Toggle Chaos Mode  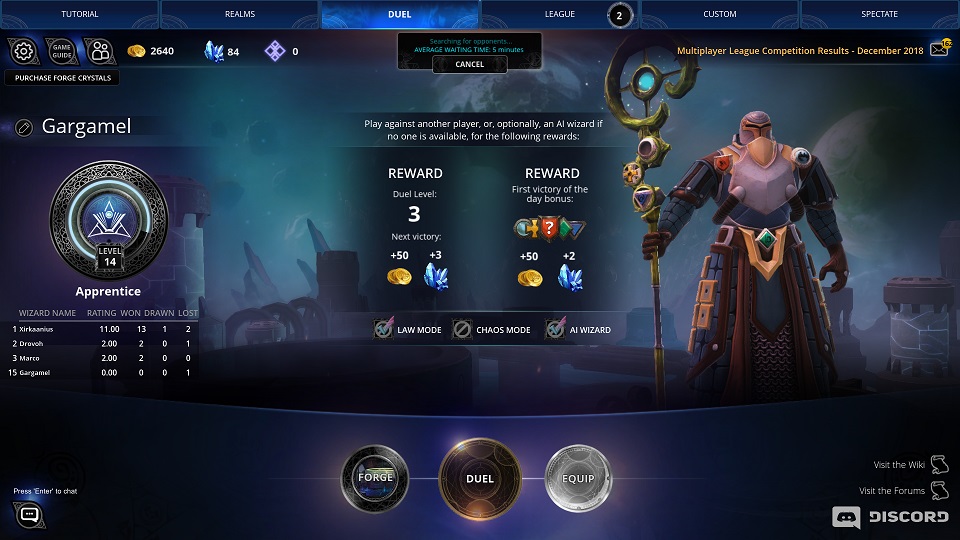point(462,329)
